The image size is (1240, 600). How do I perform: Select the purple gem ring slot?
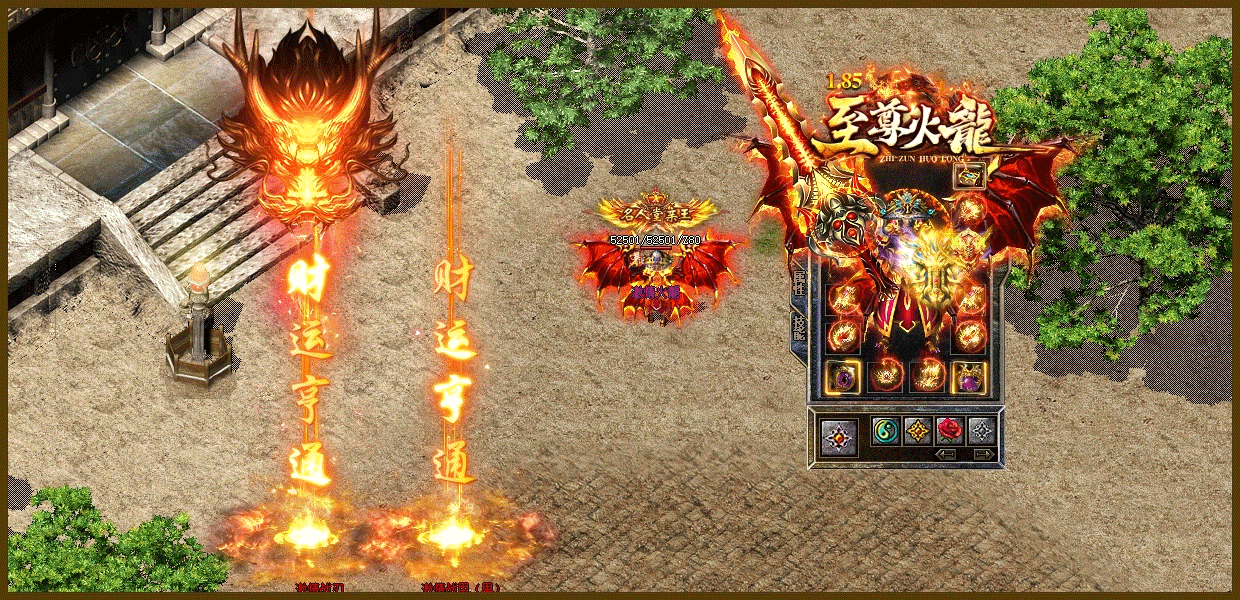(844, 377)
